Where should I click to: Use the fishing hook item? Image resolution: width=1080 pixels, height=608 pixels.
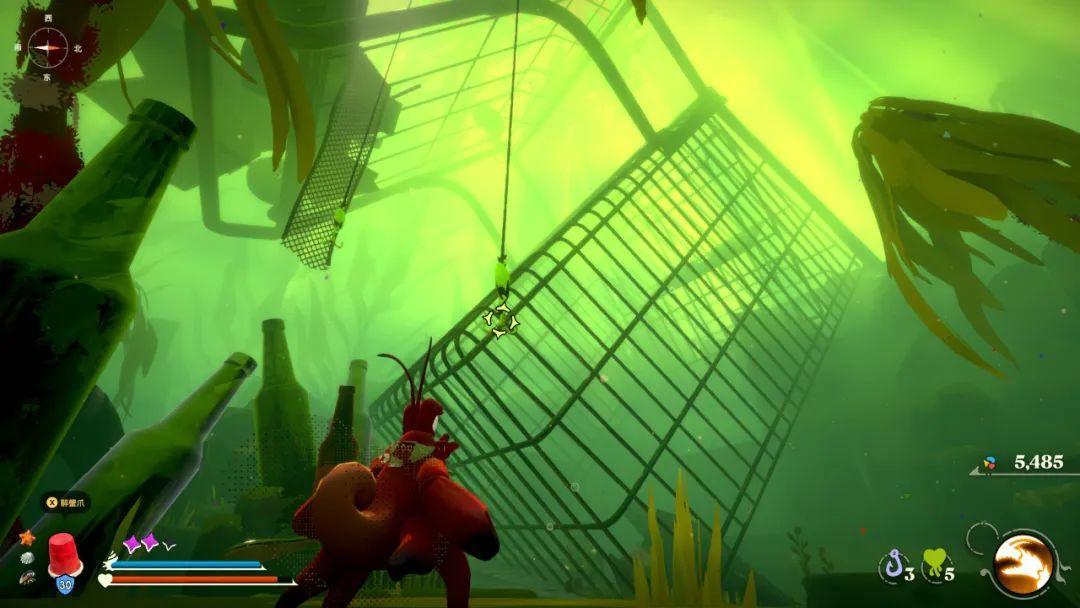(892, 565)
